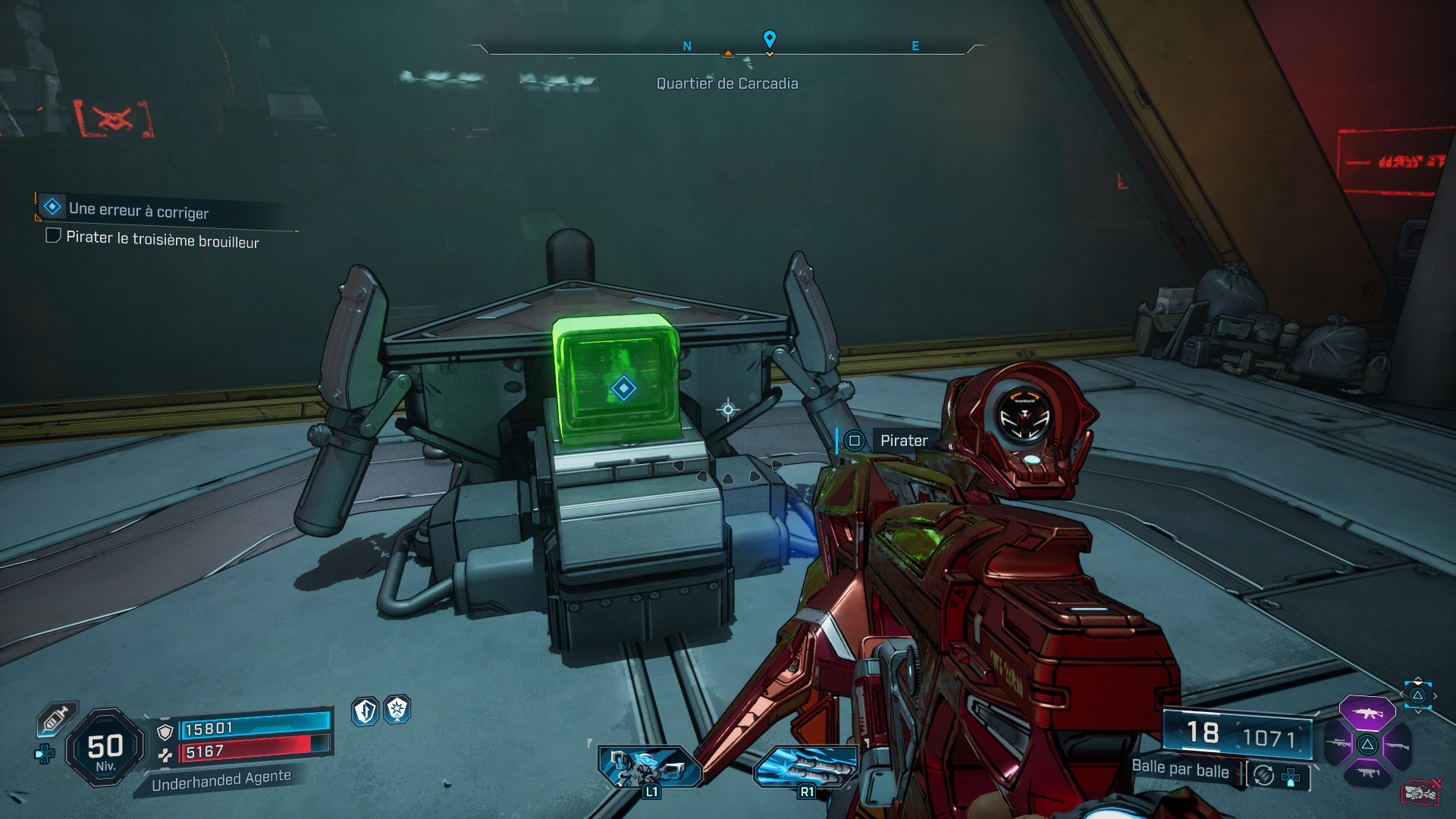1456x819 pixels.
Task: Check the 'Pirater le troisième brouilleur' objective box
Action: pyautogui.click(x=52, y=237)
